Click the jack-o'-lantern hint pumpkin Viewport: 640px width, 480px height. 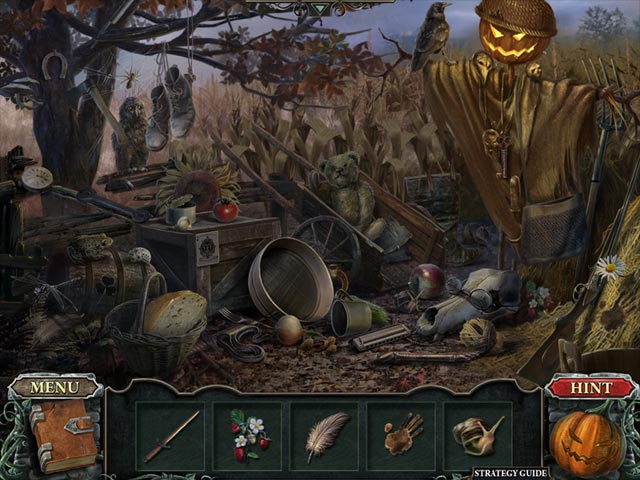pyautogui.click(x=586, y=441)
